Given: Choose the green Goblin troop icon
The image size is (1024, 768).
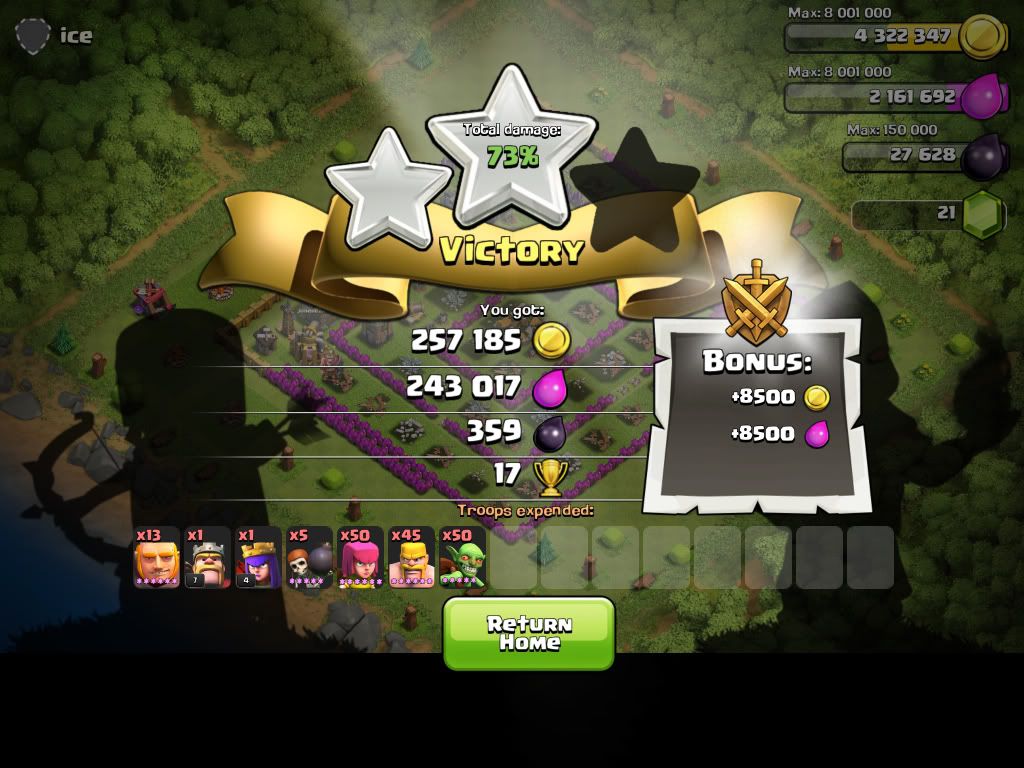Looking at the screenshot, I should (x=462, y=558).
